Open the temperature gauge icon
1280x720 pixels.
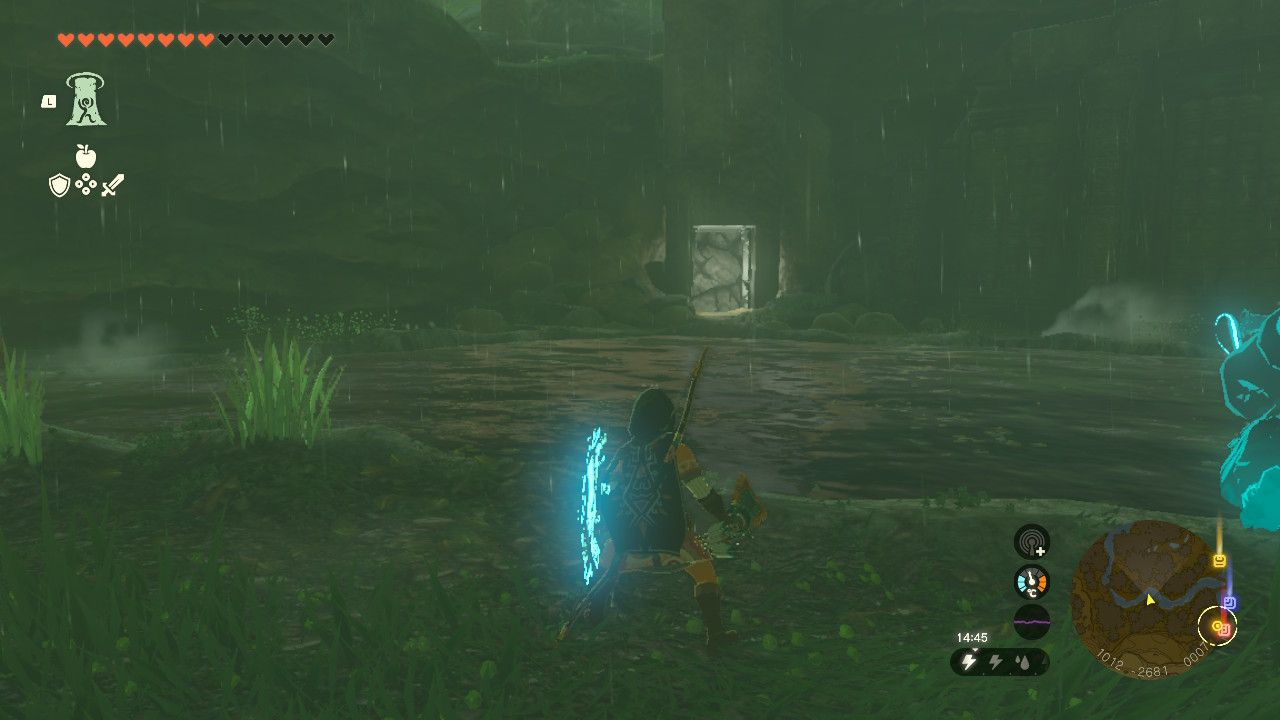pyautogui.click(x=1031, y=580)
